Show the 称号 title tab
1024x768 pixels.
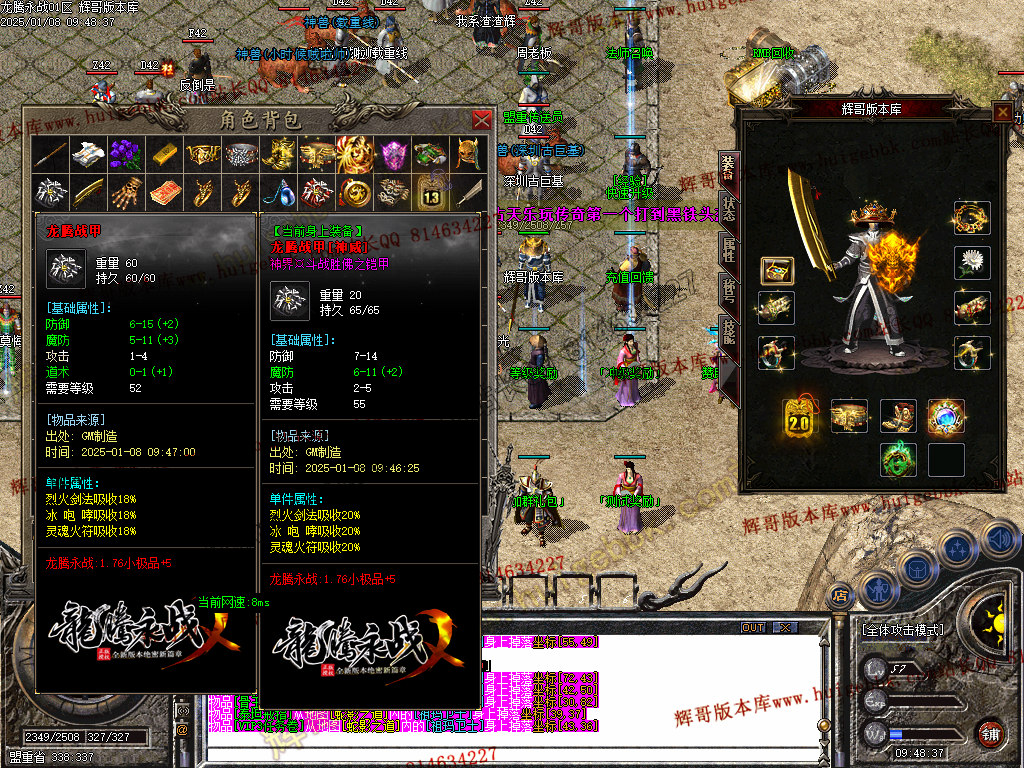(x=727, y=290)
